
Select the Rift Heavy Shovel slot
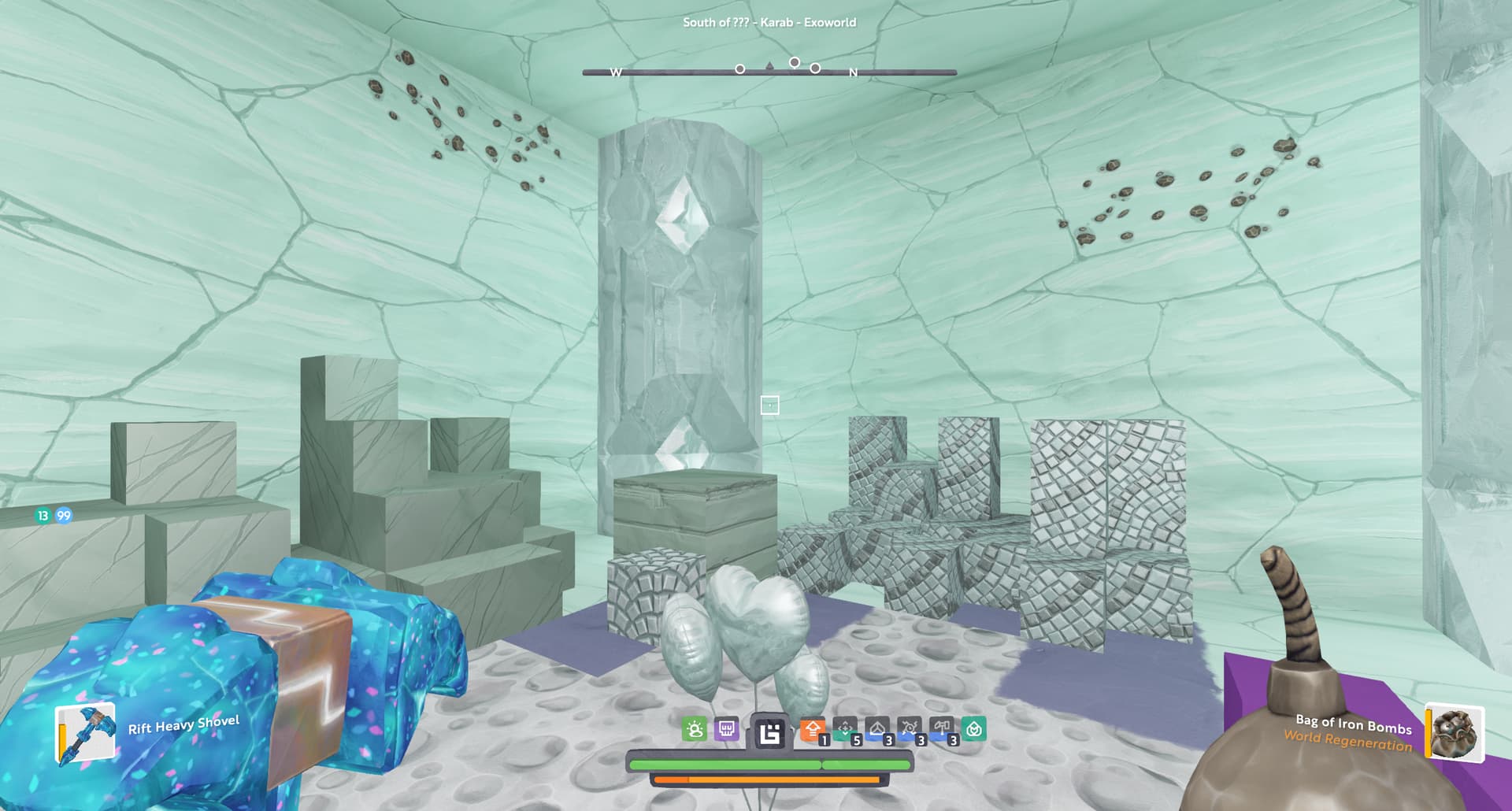pyautogui.click(x=85, y=734)
